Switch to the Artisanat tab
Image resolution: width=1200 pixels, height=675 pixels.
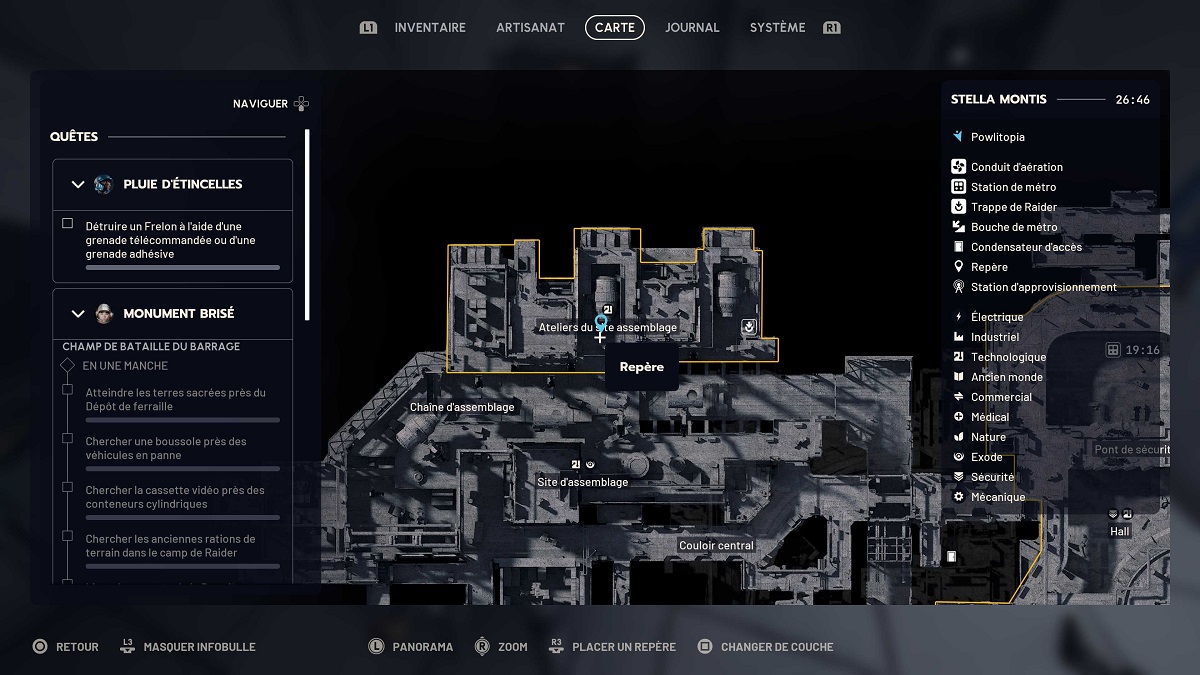coord(530,28)
